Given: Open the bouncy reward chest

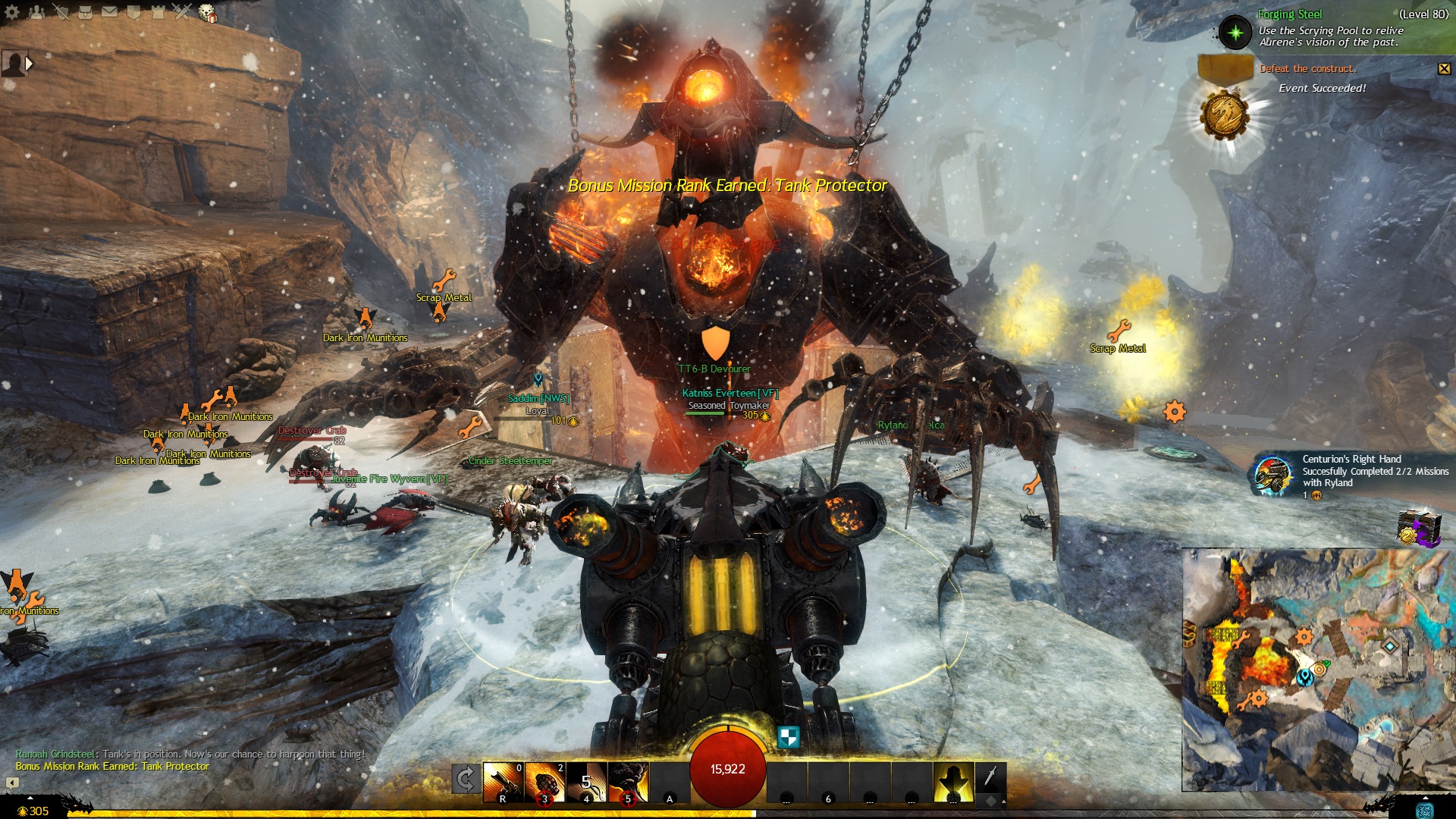Looking at the screenshot, I should point(1417,528).
